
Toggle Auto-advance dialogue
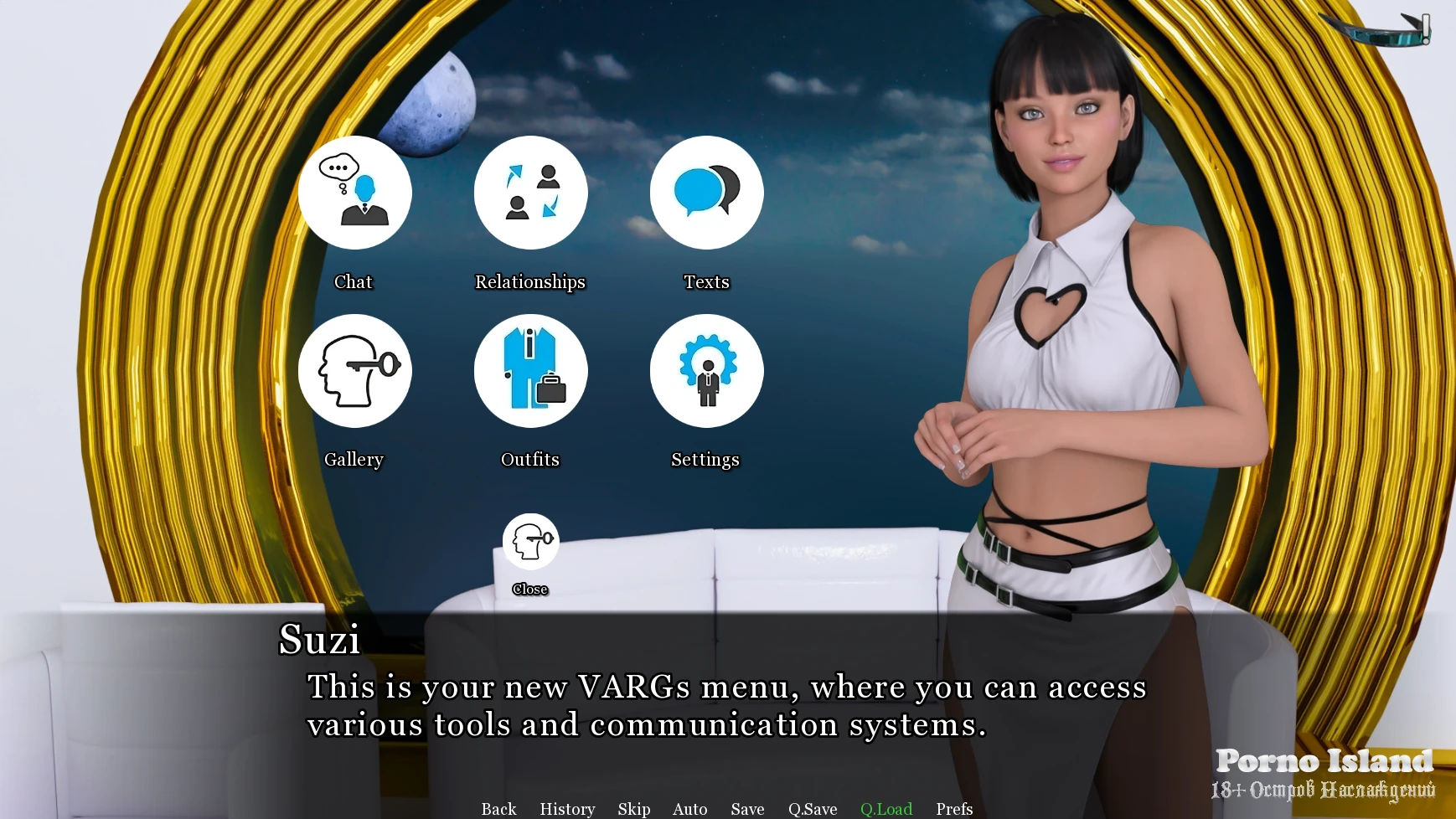pyautogui.click(x=690, y=809)
